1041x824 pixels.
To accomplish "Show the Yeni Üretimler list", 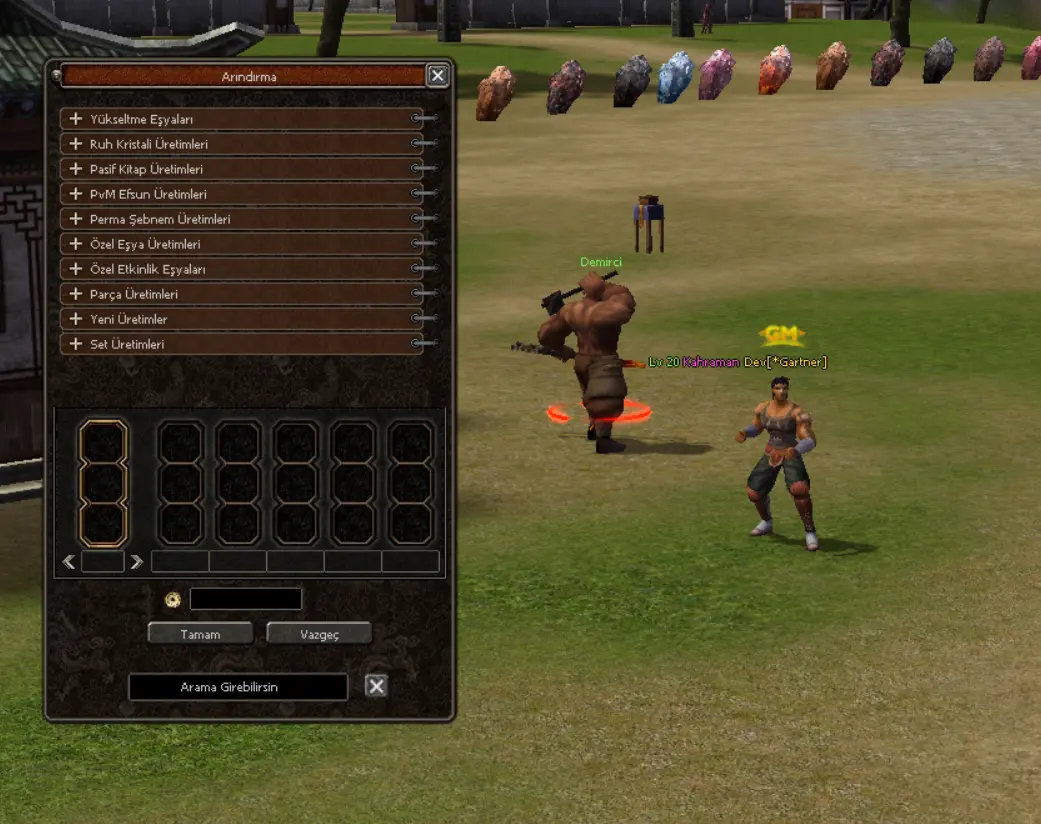I will point(76,319).
